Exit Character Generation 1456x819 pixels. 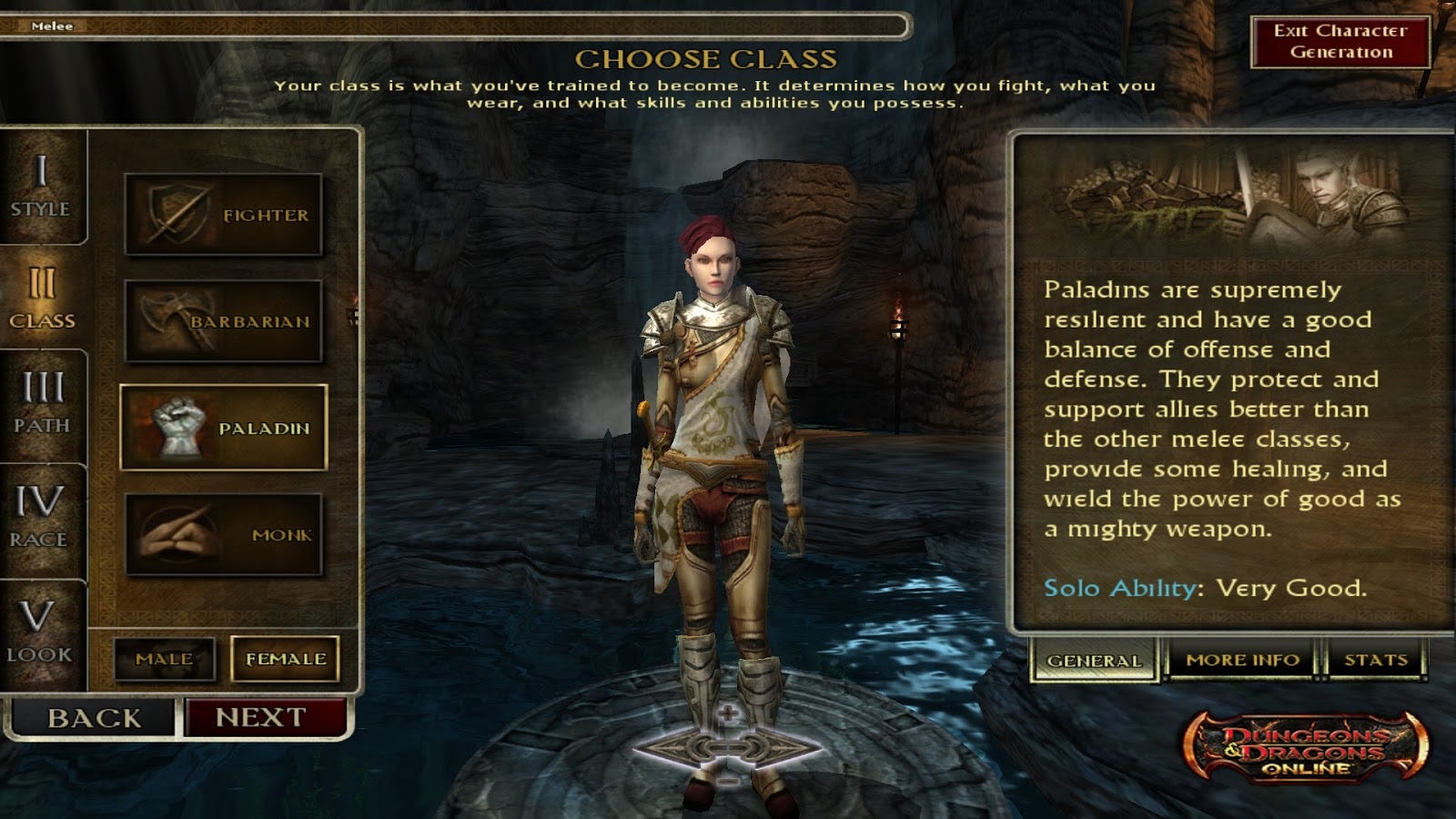point(1340,42)
